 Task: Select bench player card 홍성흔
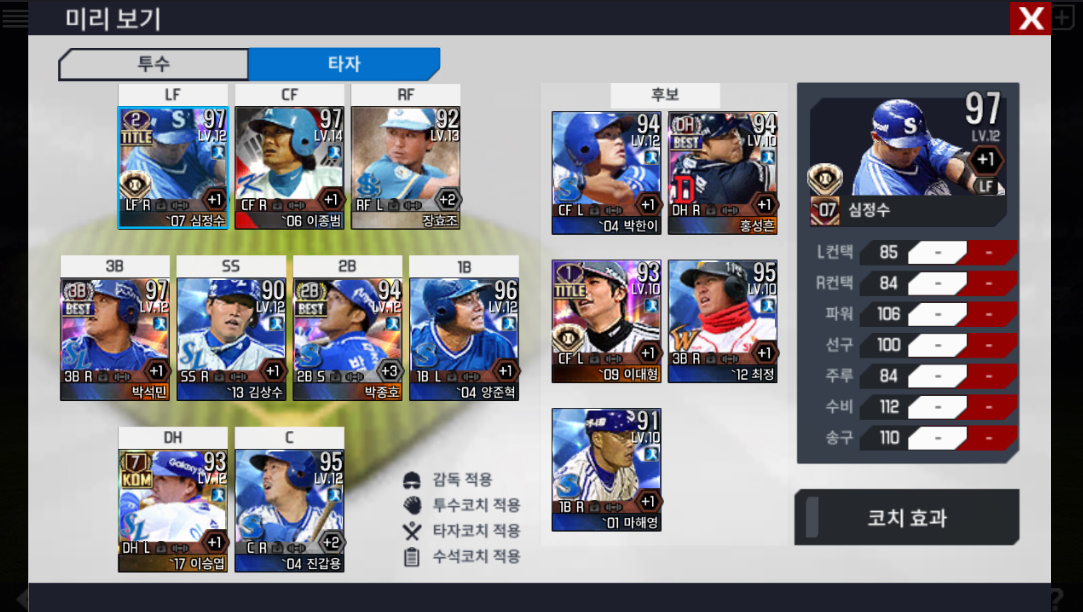[722, 172]
